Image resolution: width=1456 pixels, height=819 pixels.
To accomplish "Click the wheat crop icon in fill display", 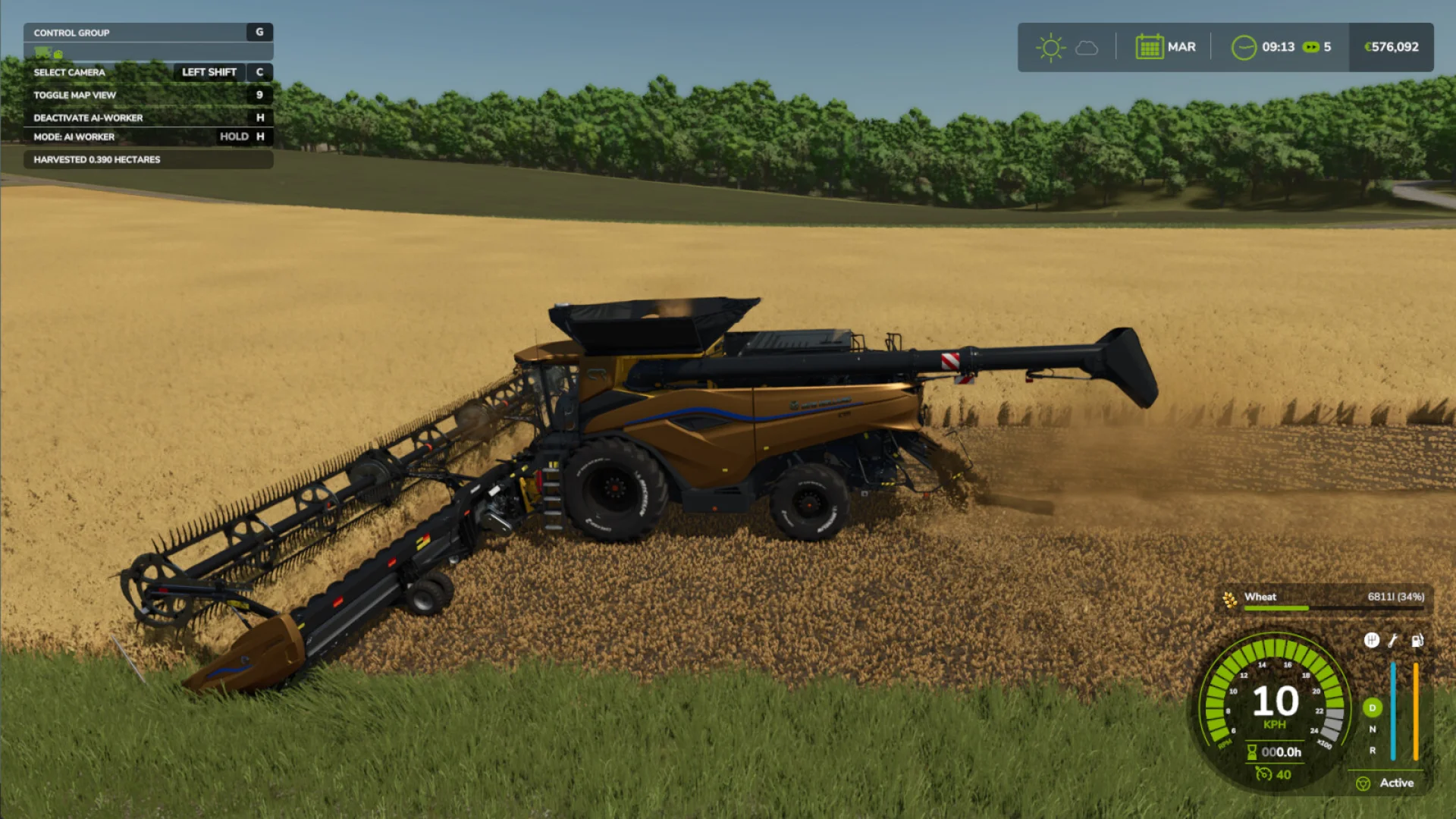I will pos(1230,600).
